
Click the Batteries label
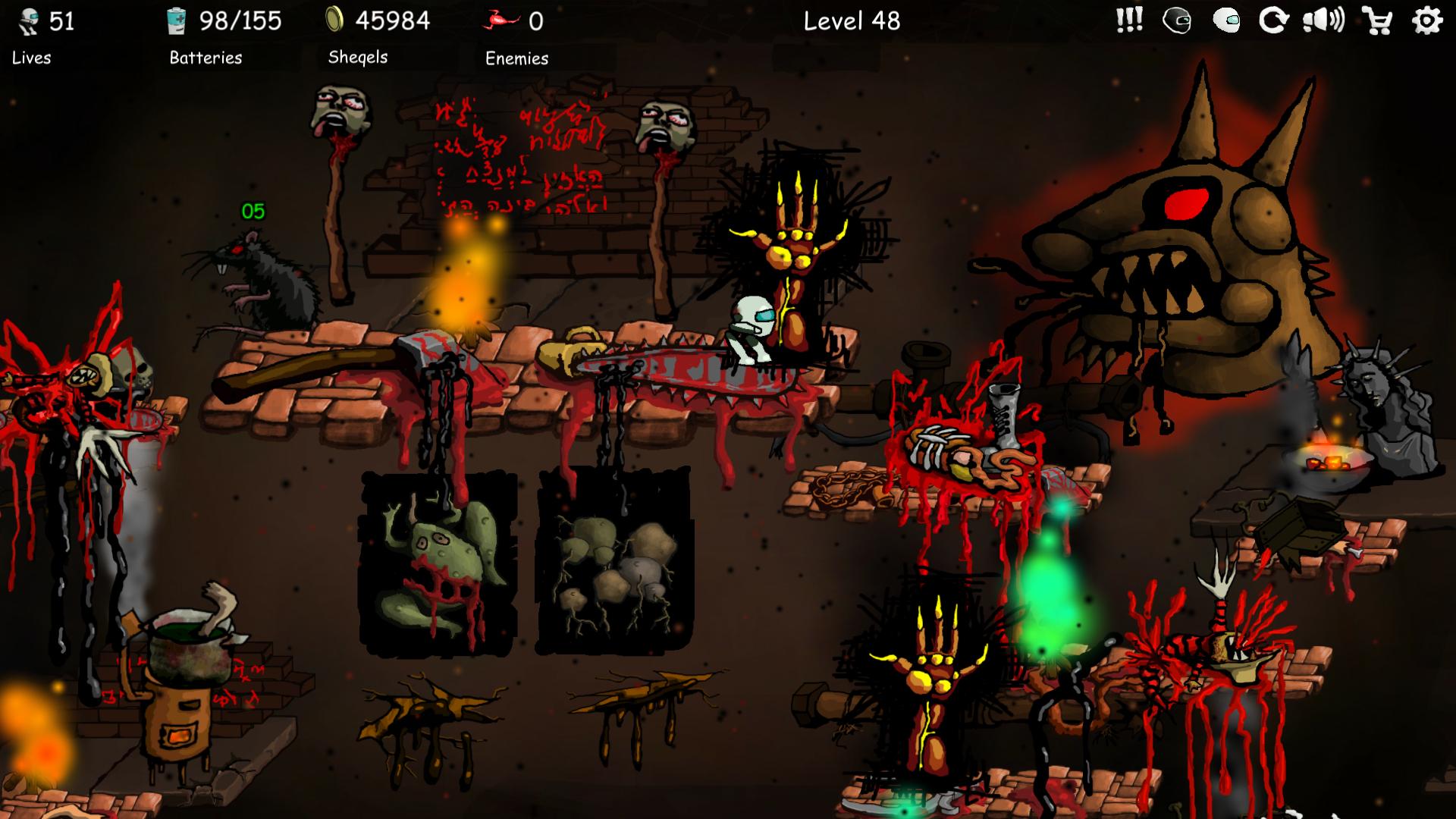pos(204,58)
